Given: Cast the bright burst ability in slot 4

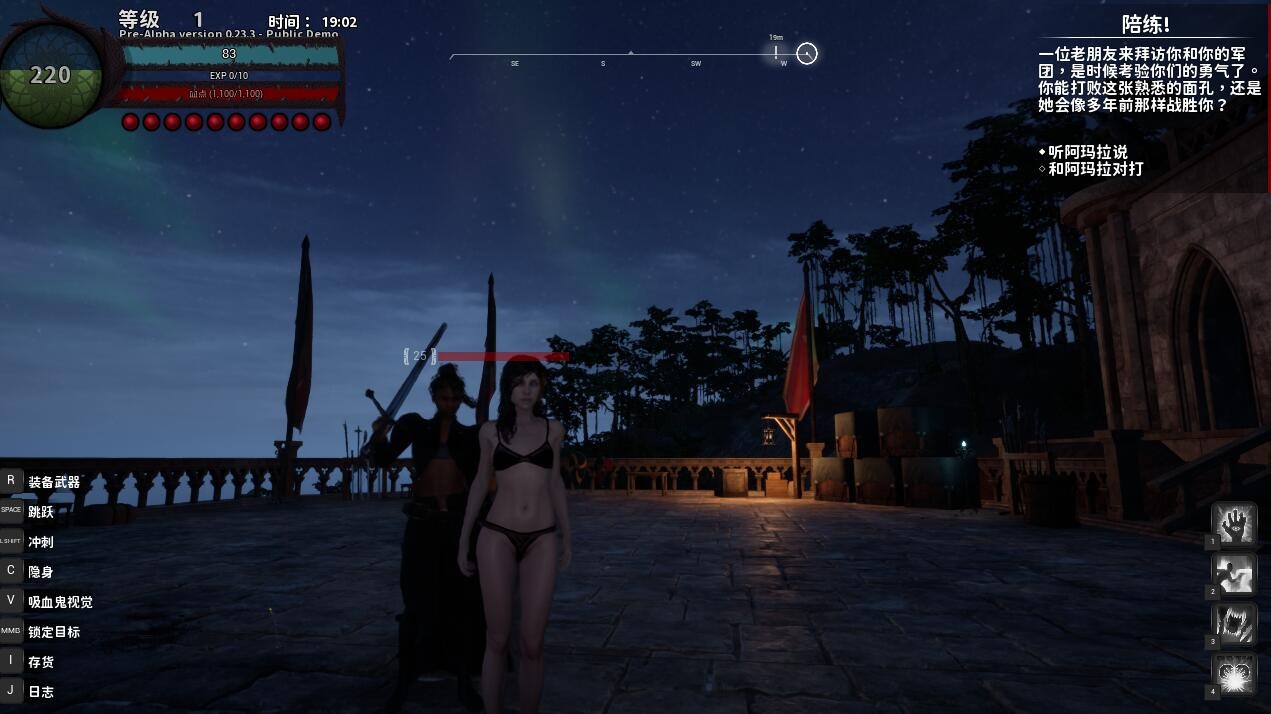Looking at the screenshot, I should coord(1234,675).
